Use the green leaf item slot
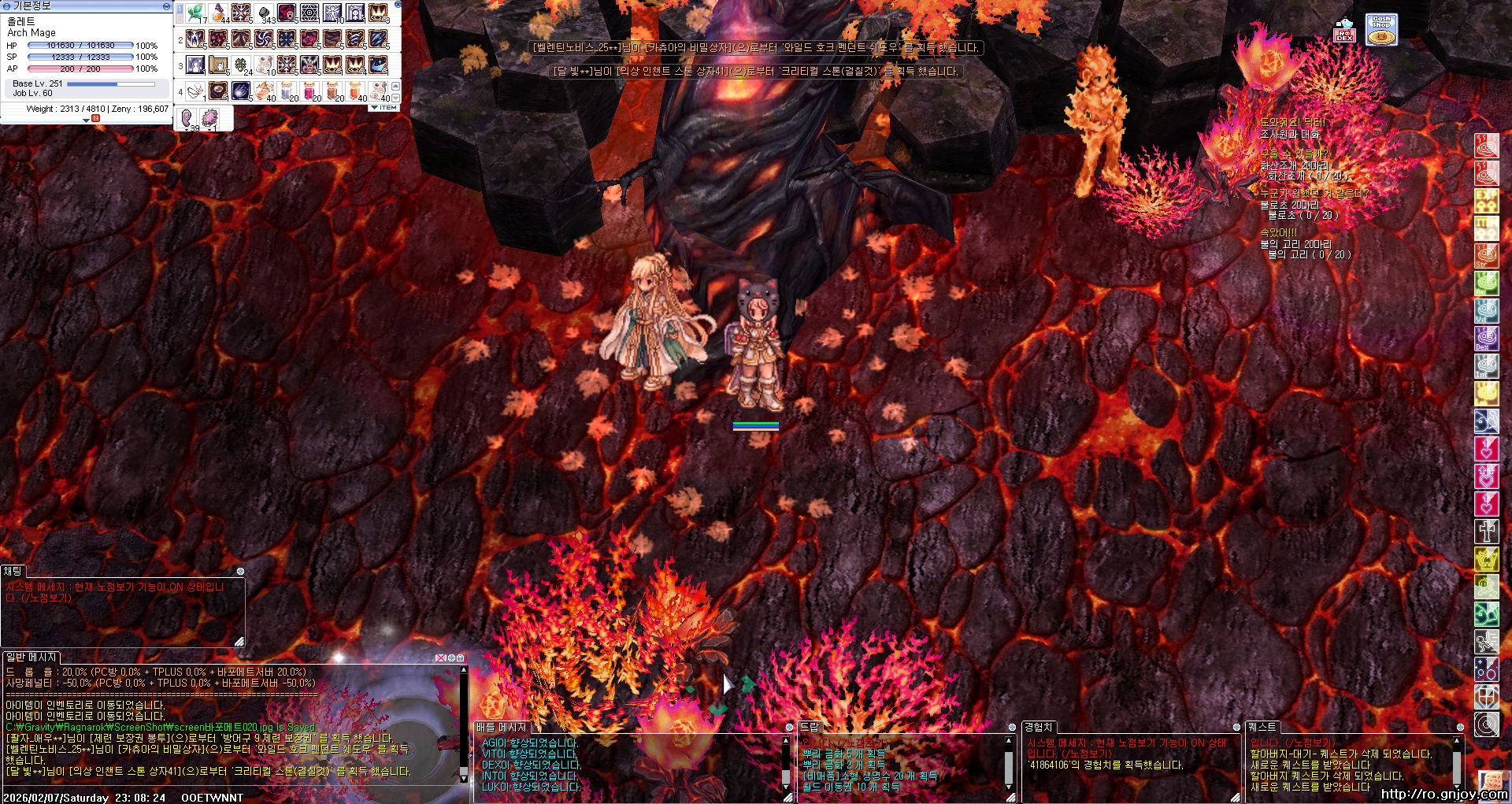The width and height of the screenshot is (1512, 804). coord(195,13)
